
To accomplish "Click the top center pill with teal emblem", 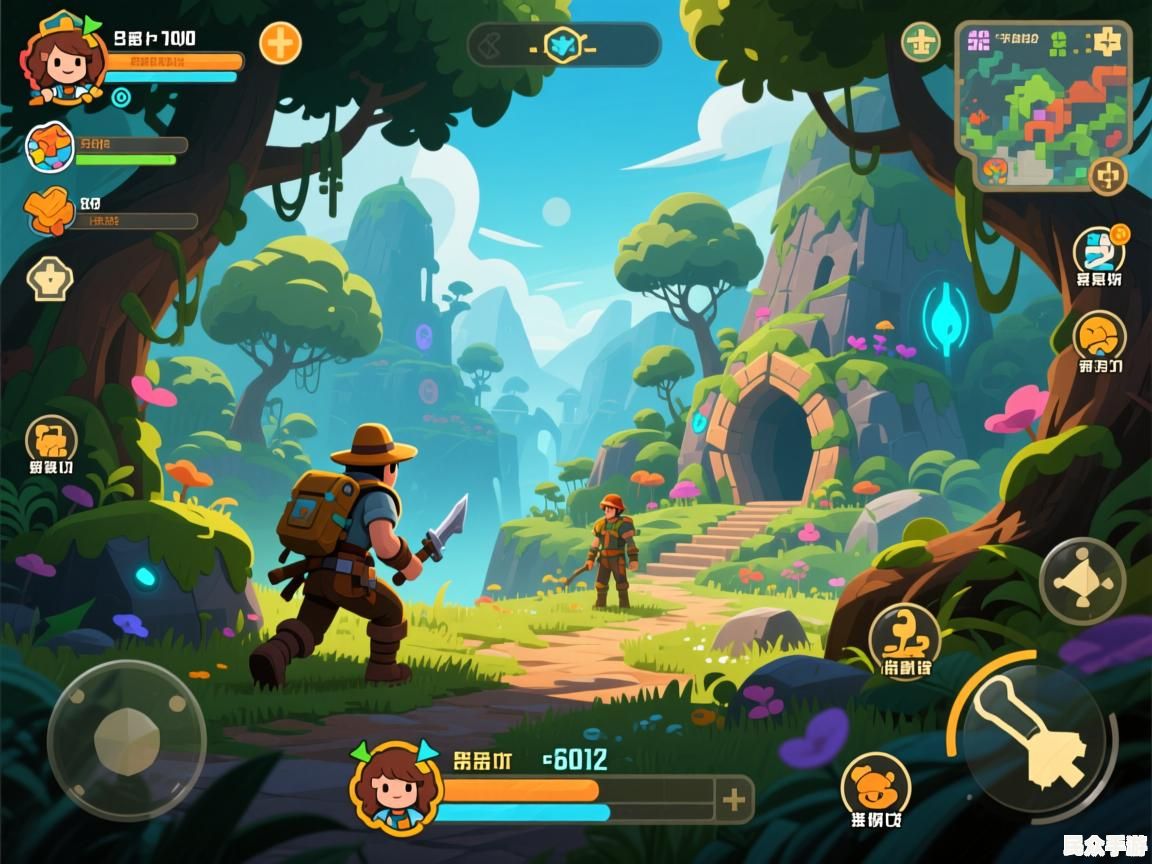I will point(564,45).
